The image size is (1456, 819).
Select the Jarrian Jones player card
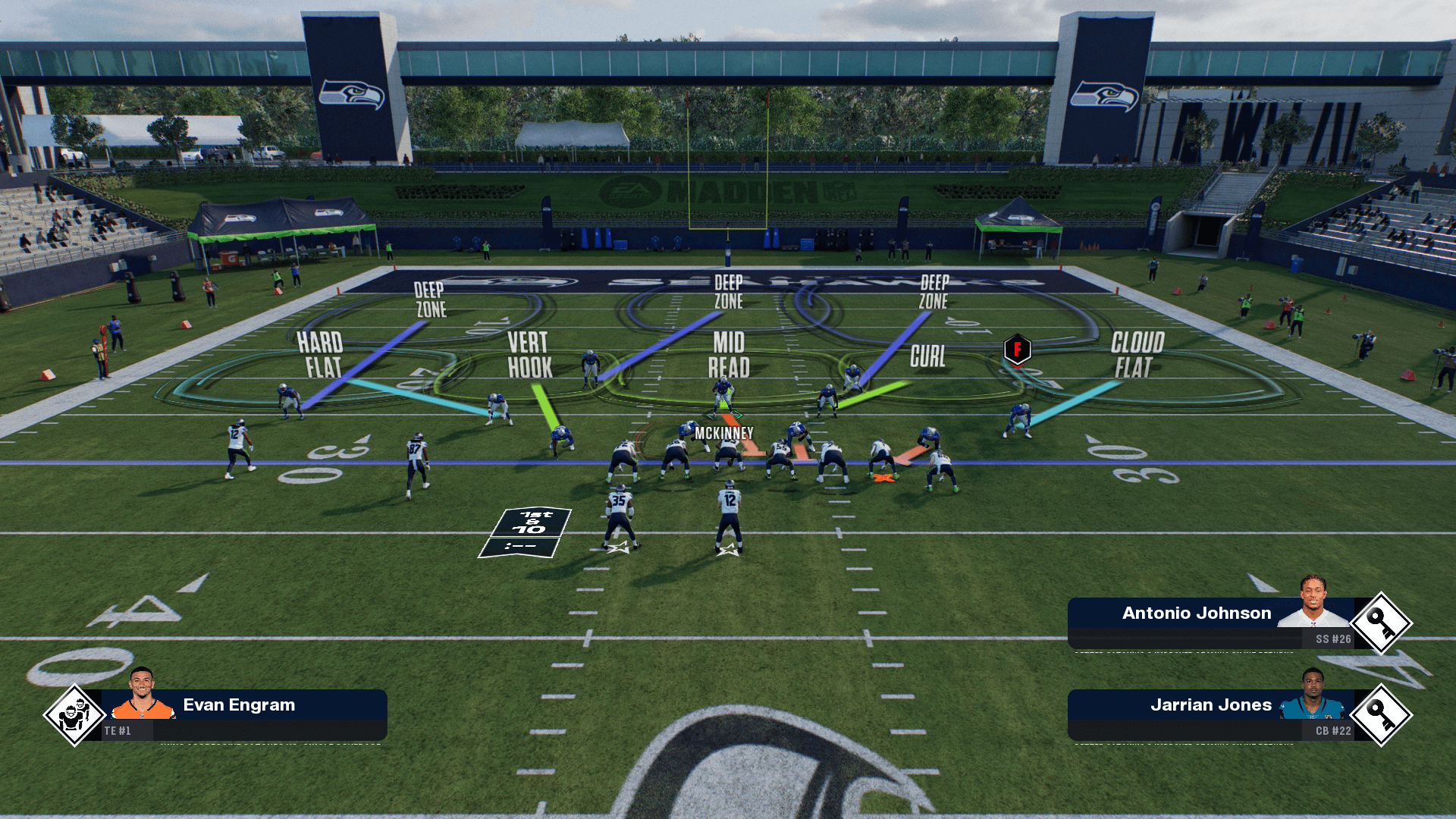coord(1210,714)
